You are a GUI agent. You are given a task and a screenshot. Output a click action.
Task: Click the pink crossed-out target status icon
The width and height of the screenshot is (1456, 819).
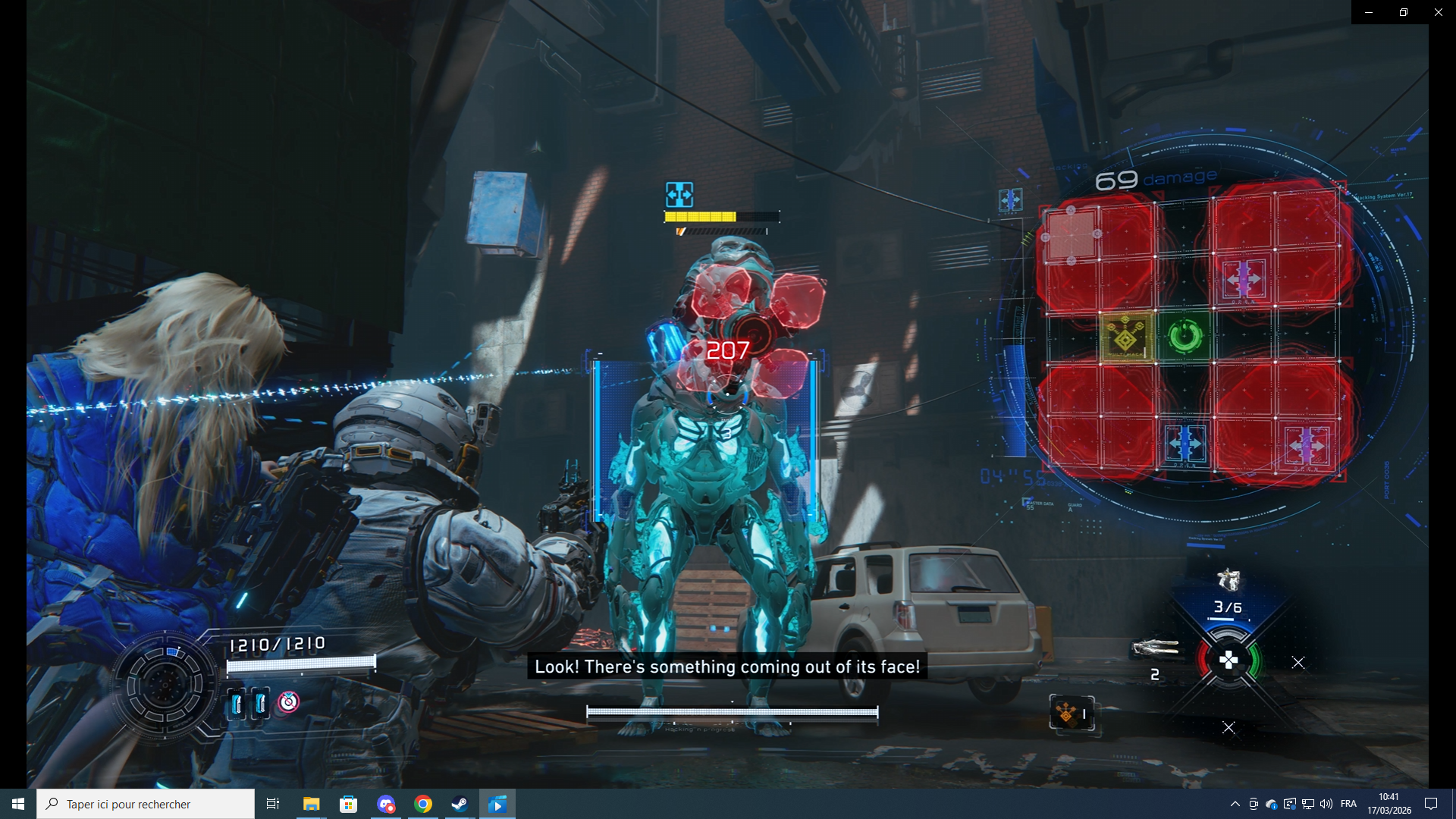point(288,702)
